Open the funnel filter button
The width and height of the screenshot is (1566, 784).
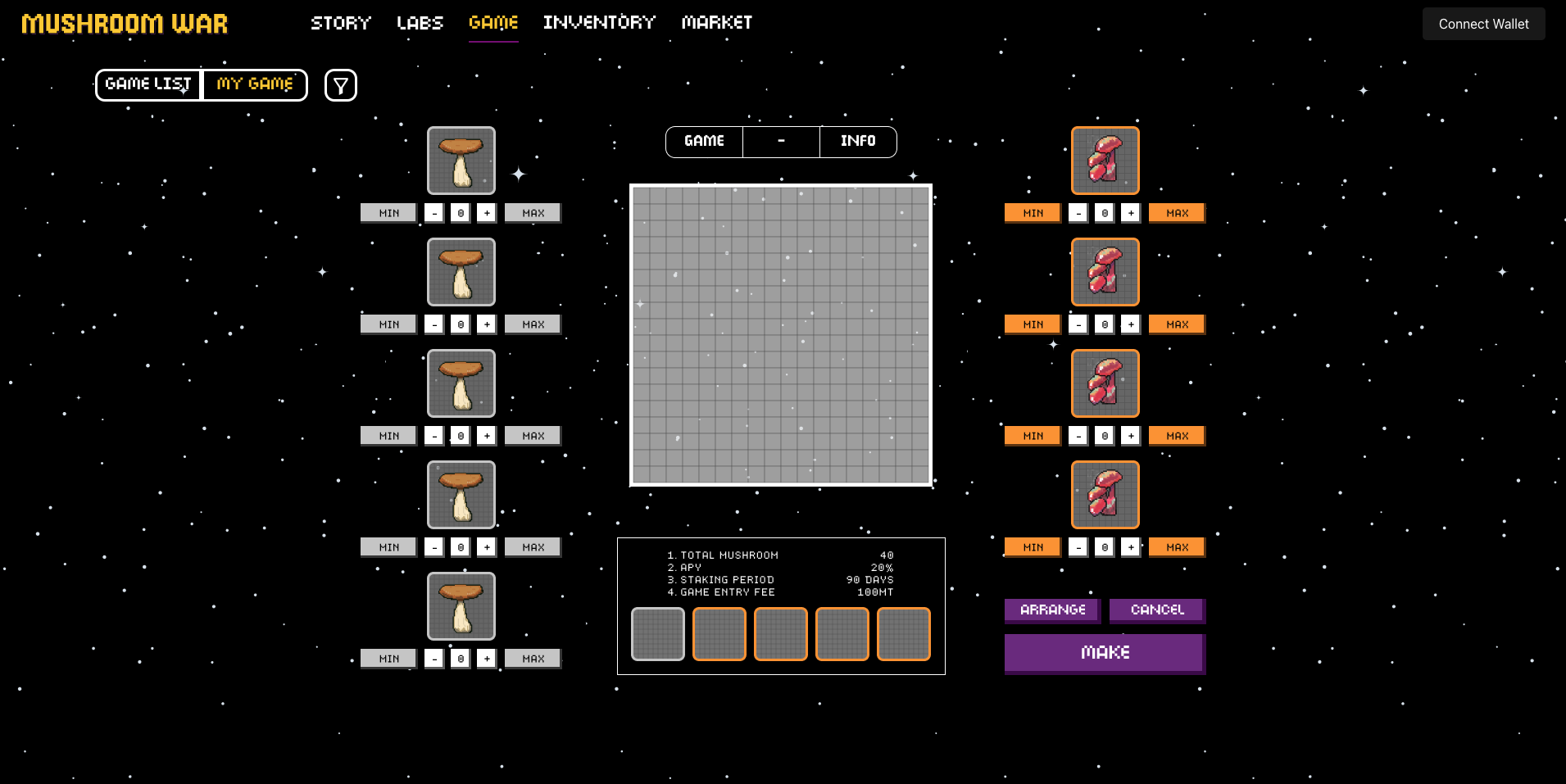341,85
